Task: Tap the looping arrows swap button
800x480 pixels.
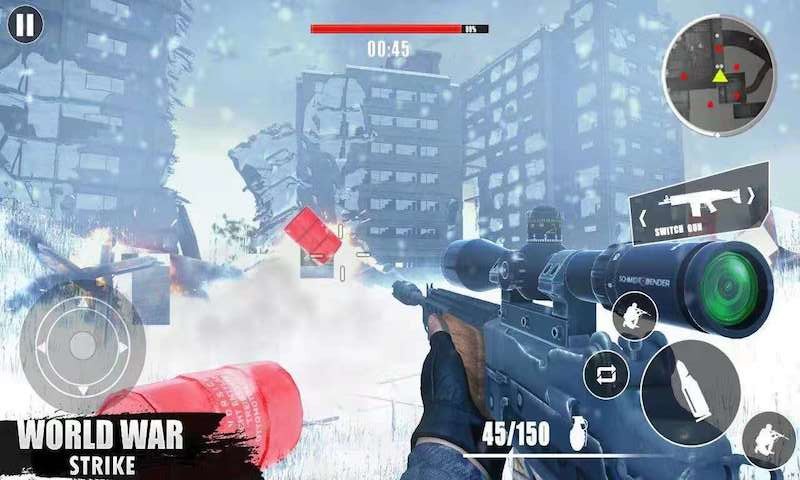Action: pos(606,374)
